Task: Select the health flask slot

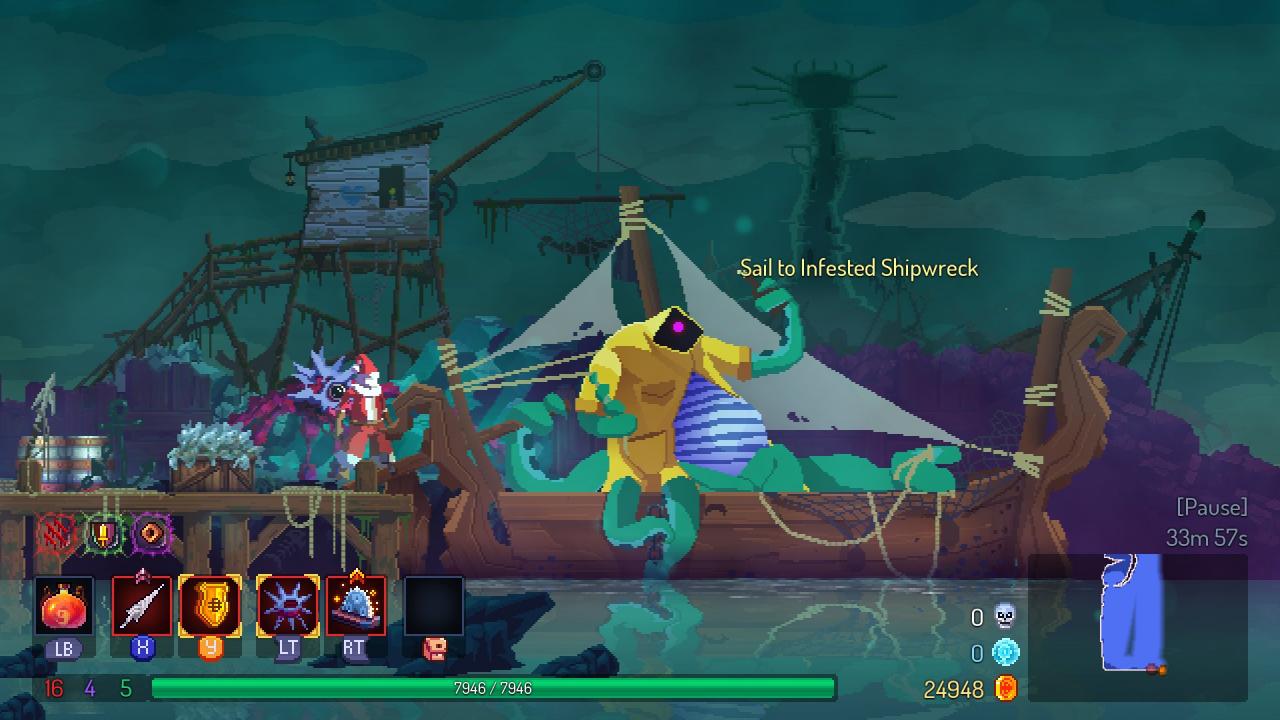Action: 64,606
